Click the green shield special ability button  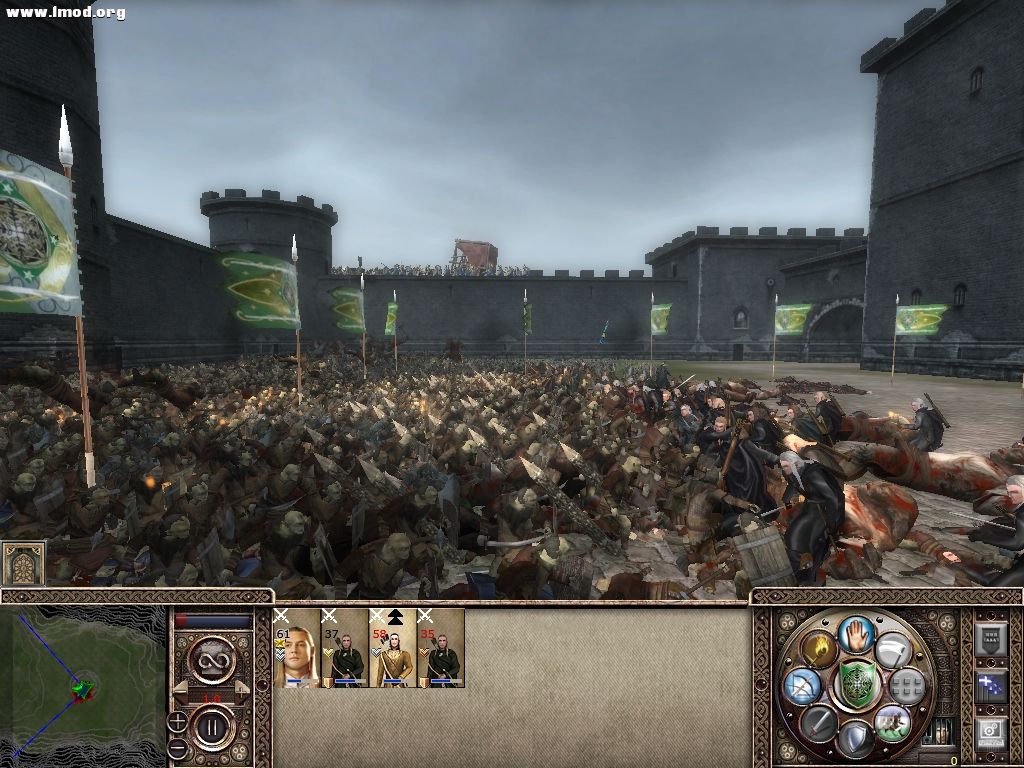click(x=856, y=686)
